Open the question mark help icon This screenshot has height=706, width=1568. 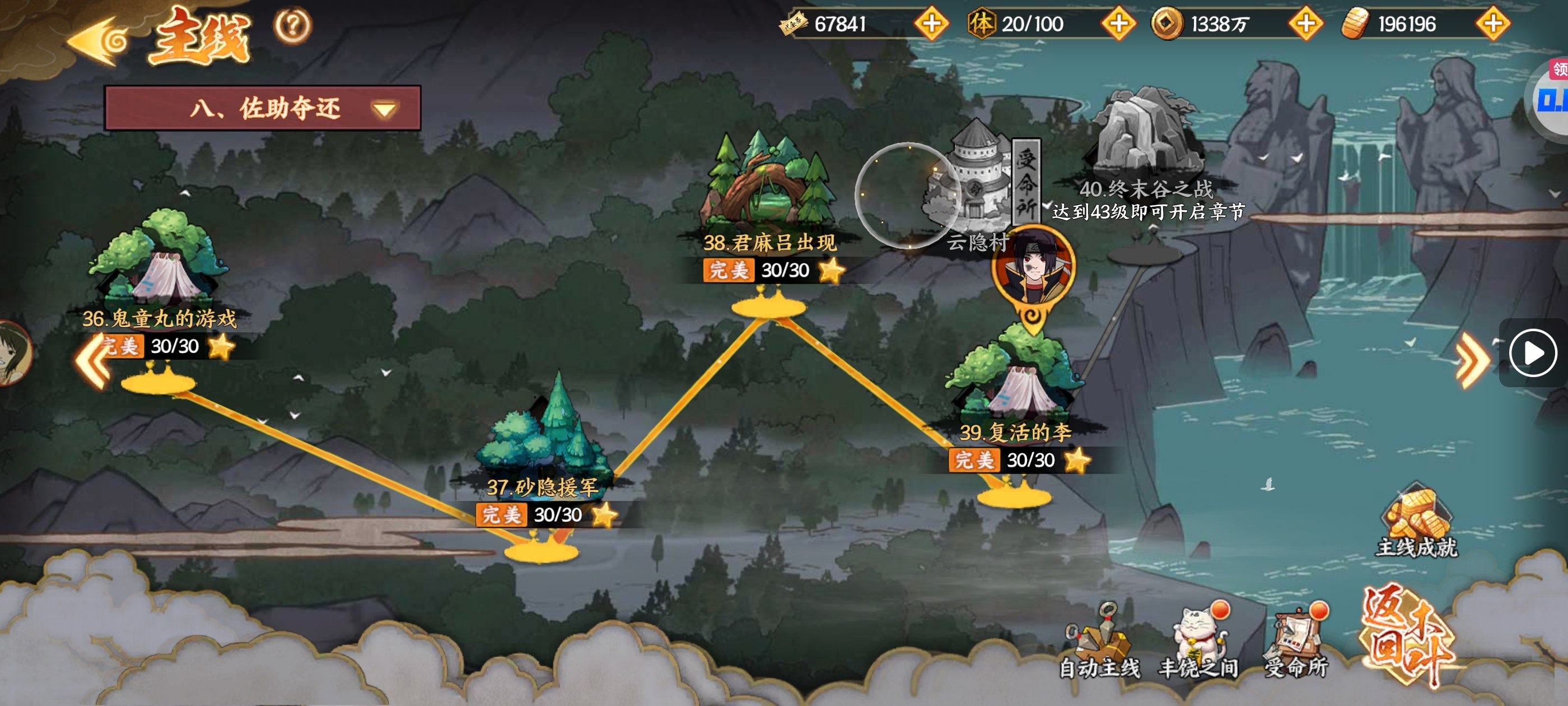293,26
